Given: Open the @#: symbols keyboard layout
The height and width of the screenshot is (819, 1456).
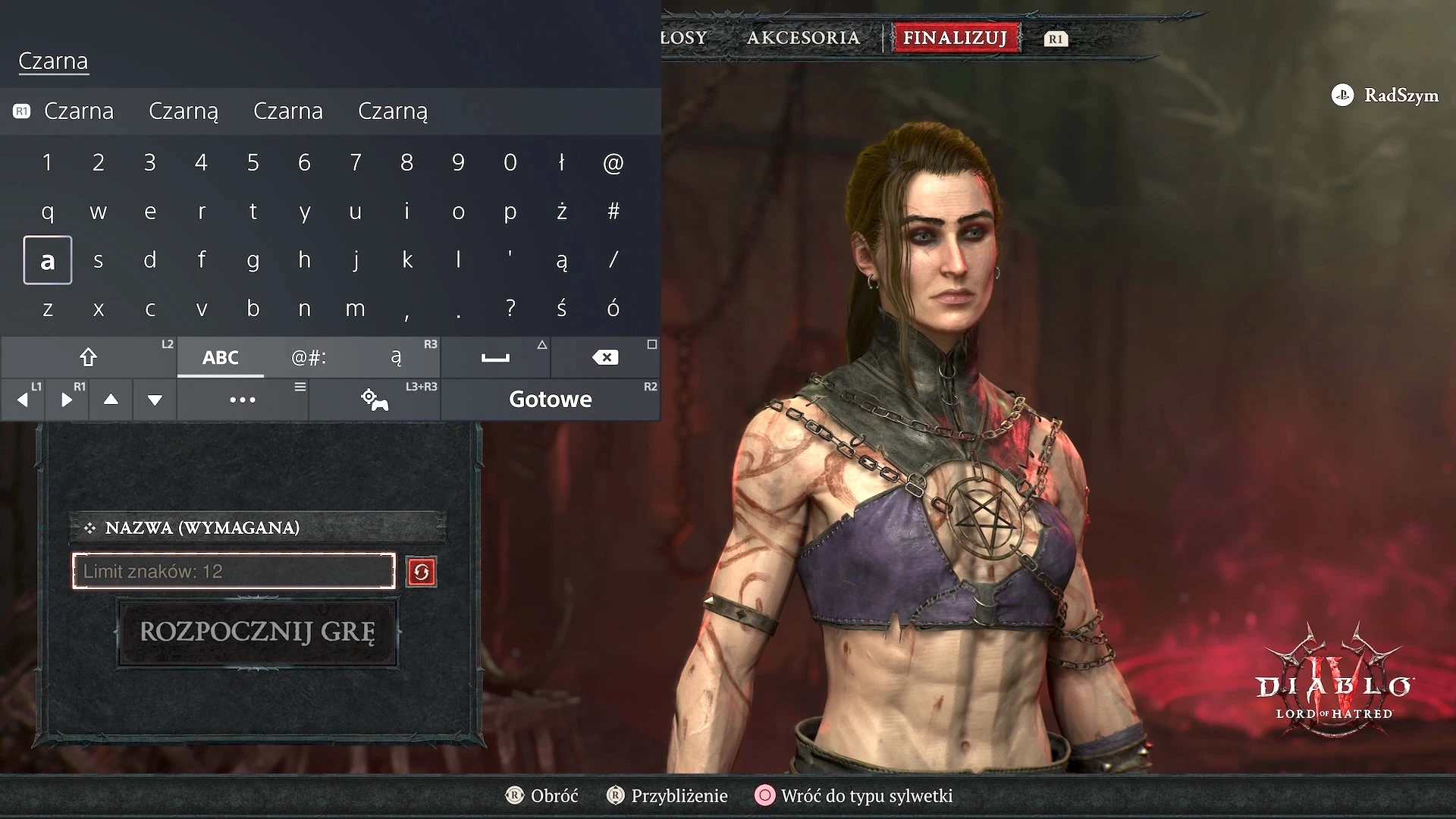Looking at the screenshot, I should (309, 357).
